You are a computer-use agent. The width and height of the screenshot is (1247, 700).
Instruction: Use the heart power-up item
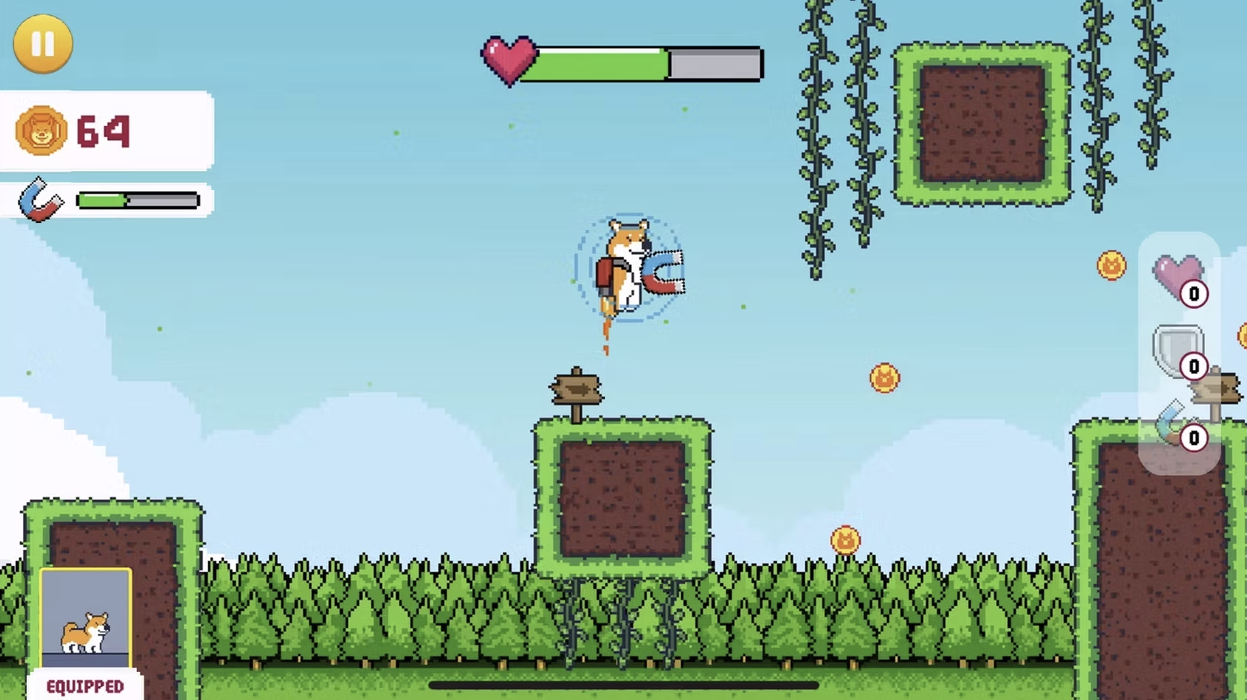pyautogui.click(x=1178, y=277)
